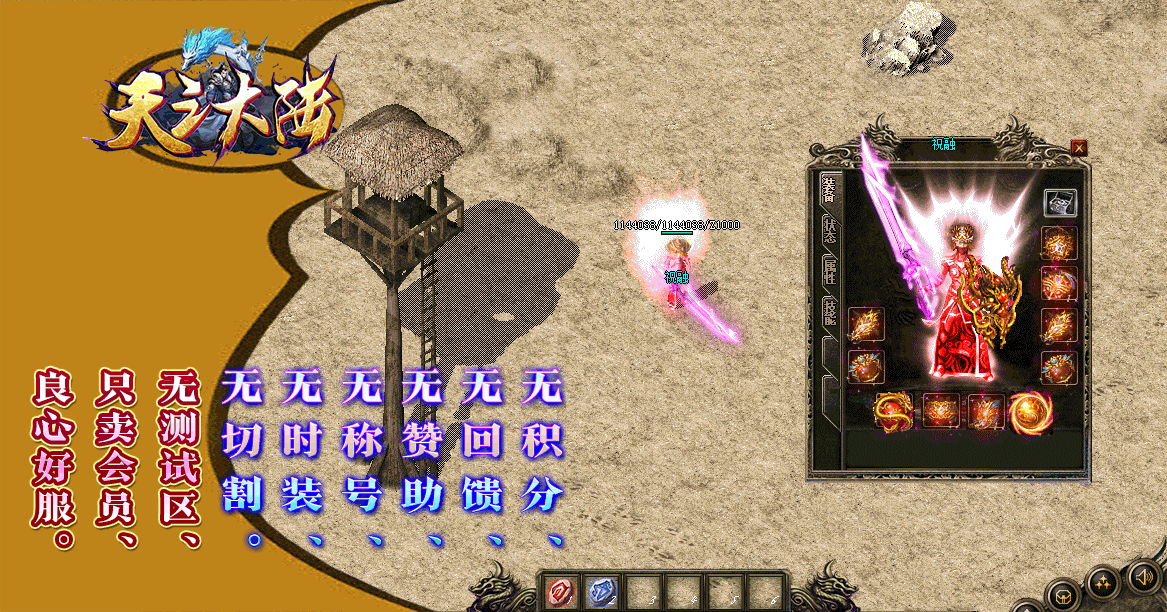Select the golden dragon orb equipment slot
This screenshot has width=1167, height=612.
click(892, 409)
